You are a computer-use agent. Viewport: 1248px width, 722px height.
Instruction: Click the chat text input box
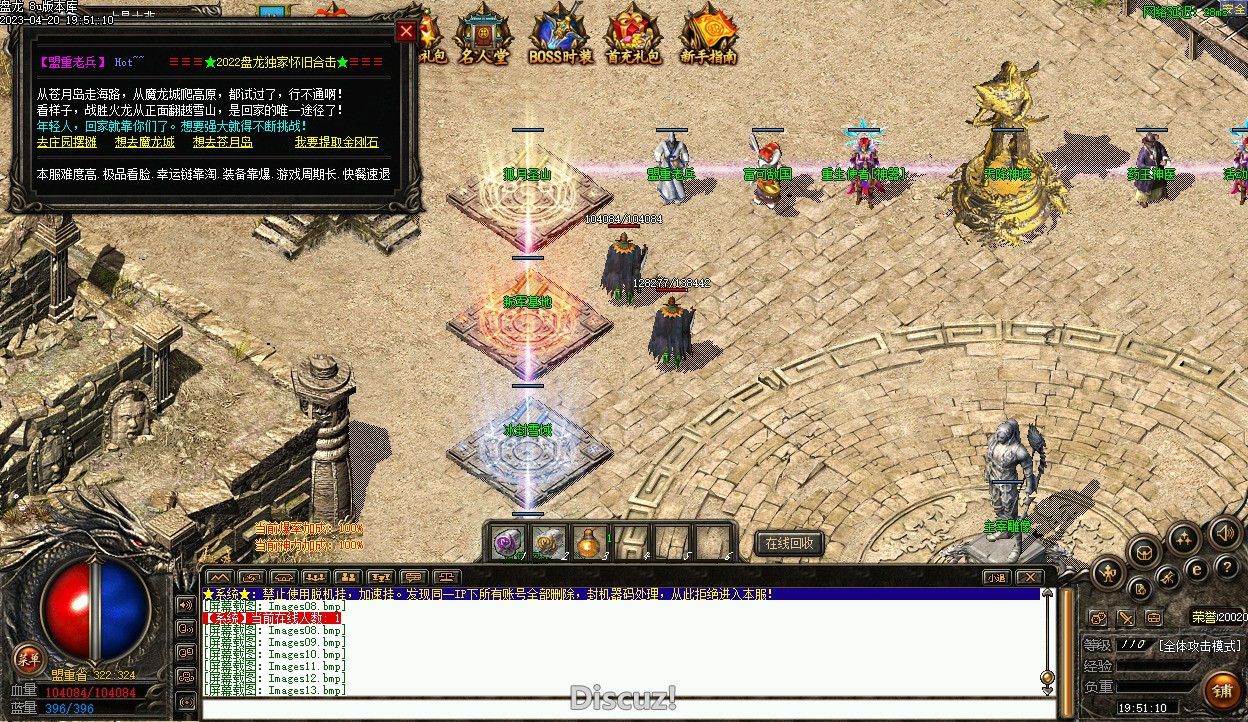coord(620,709)
